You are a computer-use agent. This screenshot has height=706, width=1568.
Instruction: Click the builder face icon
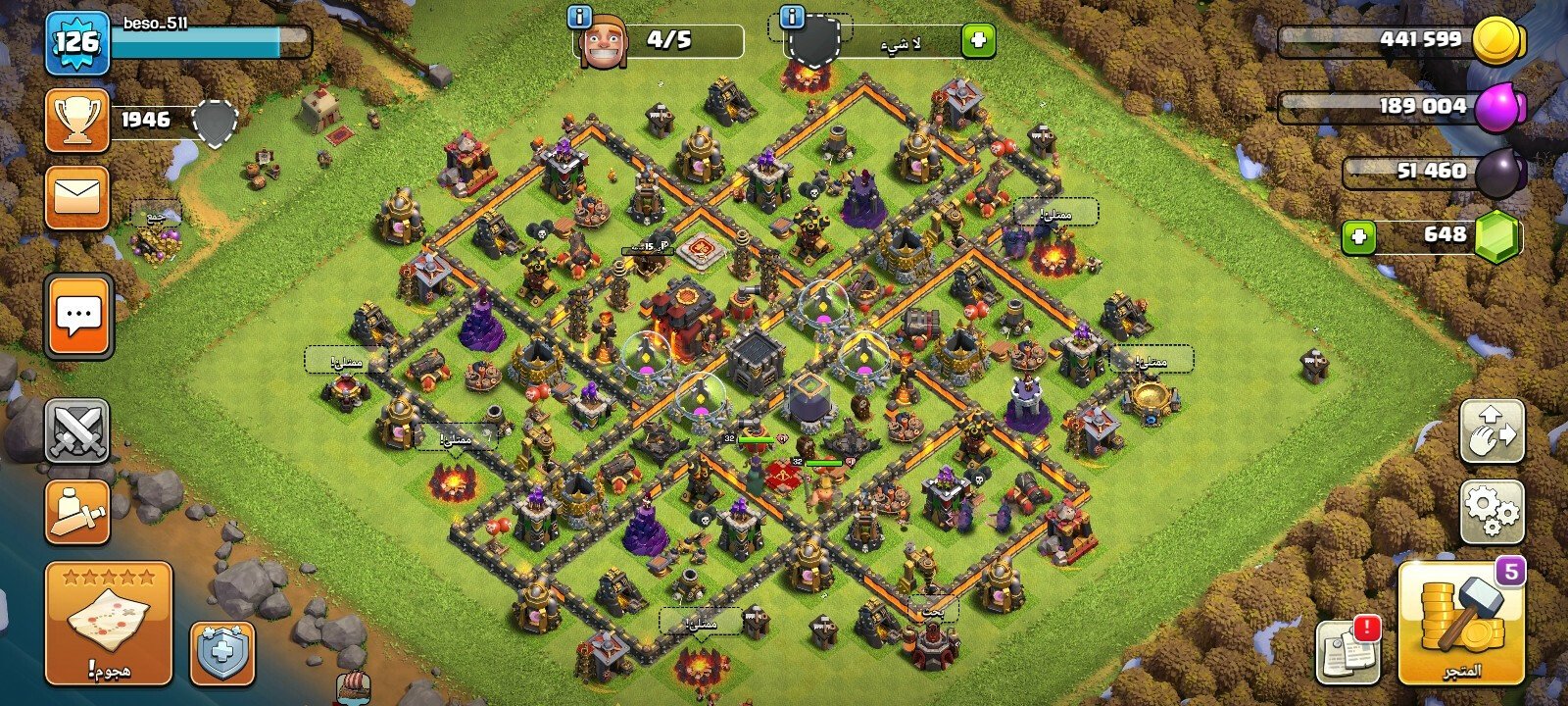point(603,43)
